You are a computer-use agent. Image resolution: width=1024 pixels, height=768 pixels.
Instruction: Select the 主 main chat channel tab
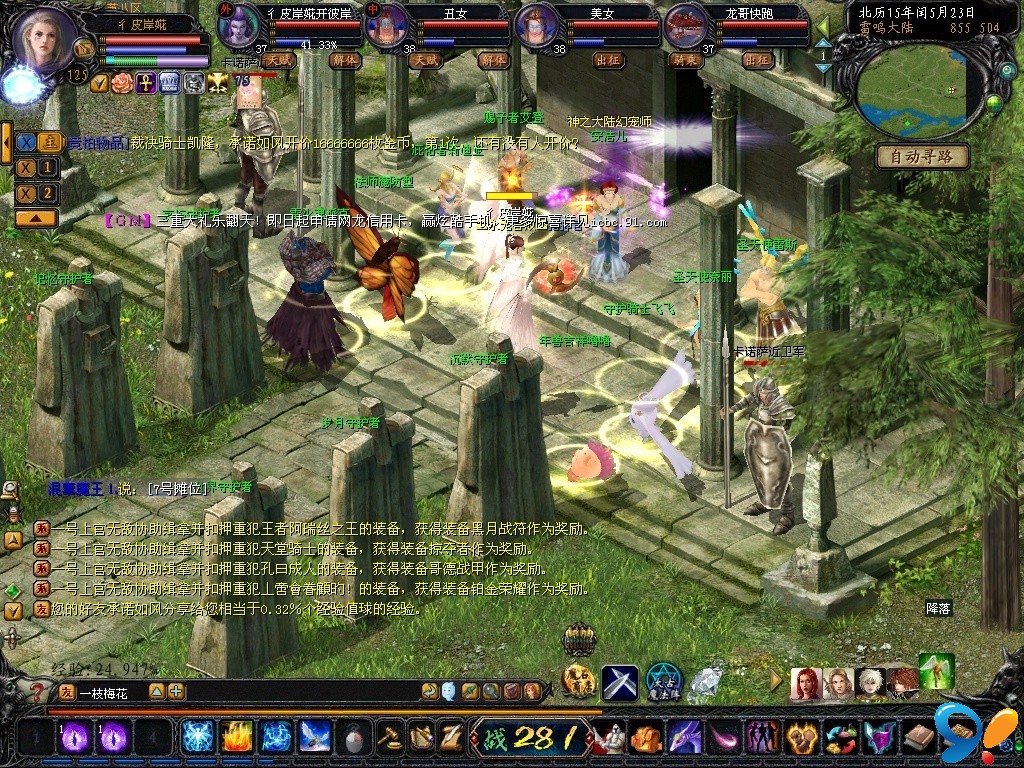pos(49,142)
